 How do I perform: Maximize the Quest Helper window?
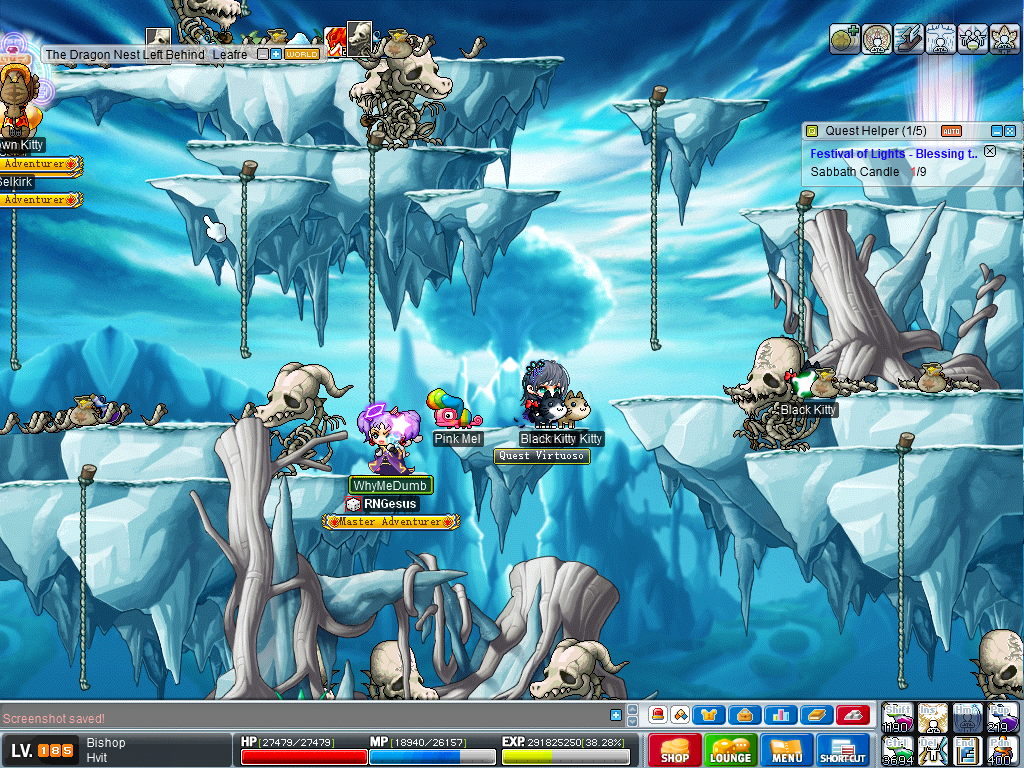click(x=1010, y=131)
